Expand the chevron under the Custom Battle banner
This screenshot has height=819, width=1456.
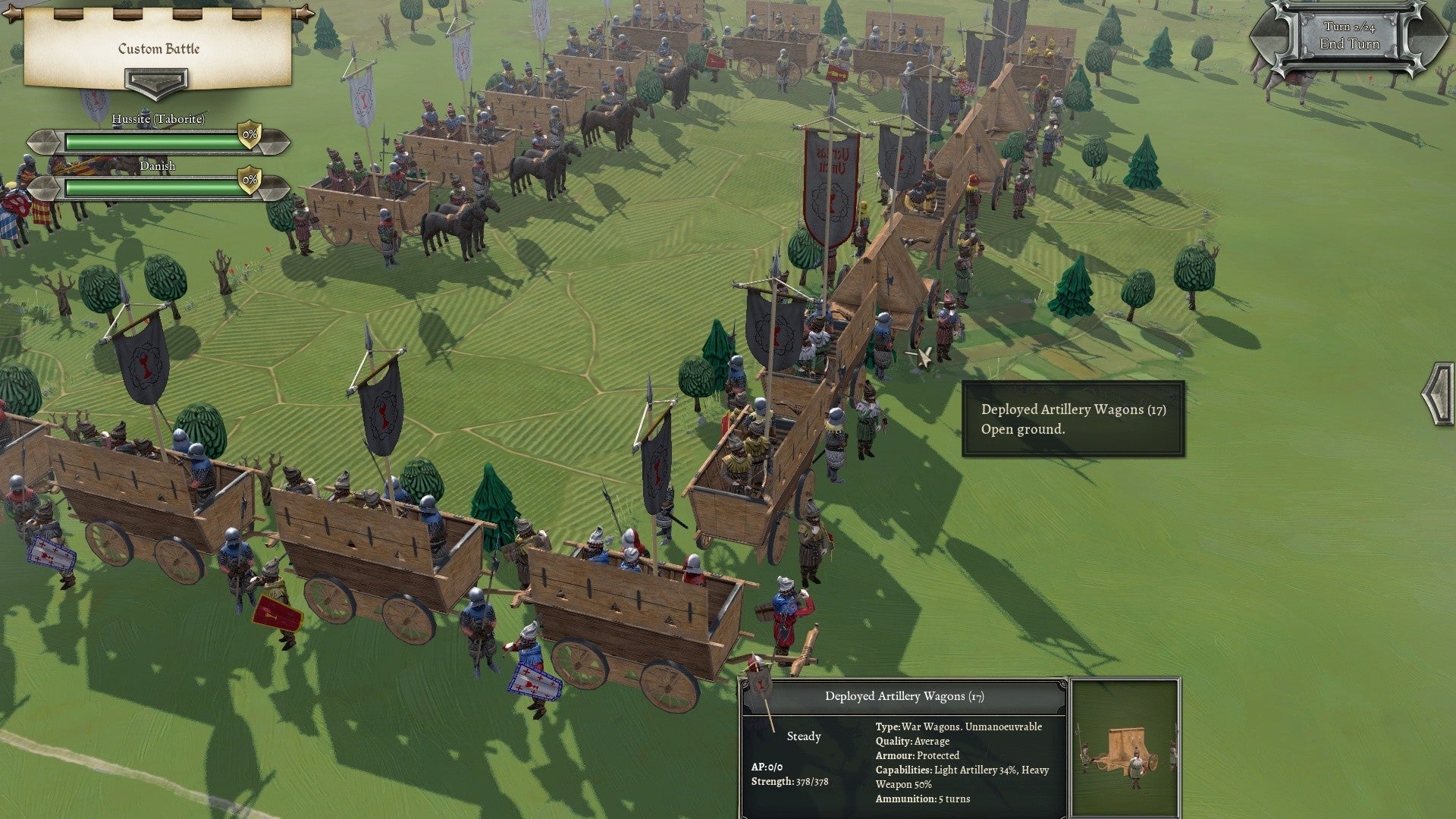click(157, 81)
